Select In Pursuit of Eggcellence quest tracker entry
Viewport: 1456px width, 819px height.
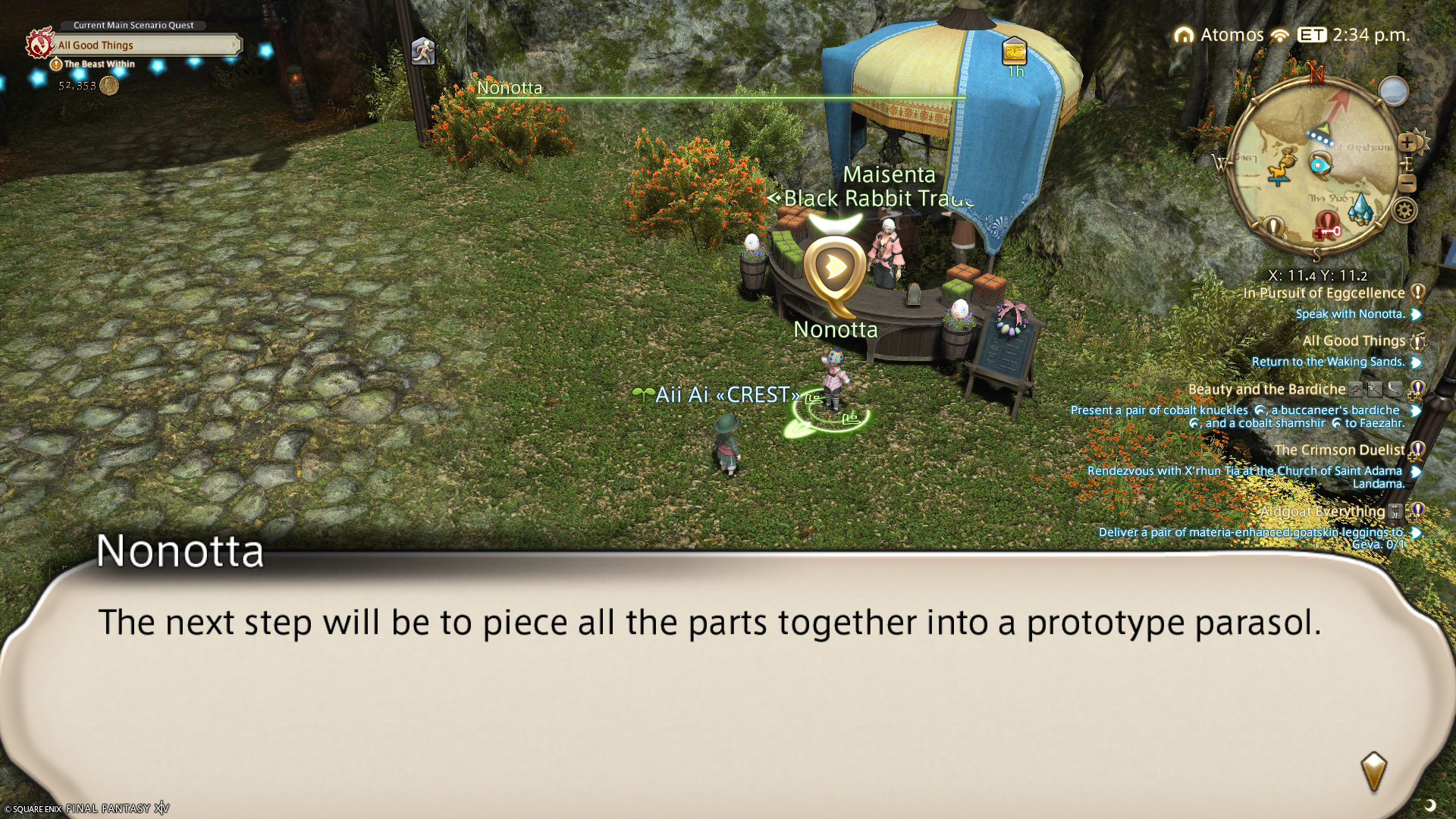1324,293
